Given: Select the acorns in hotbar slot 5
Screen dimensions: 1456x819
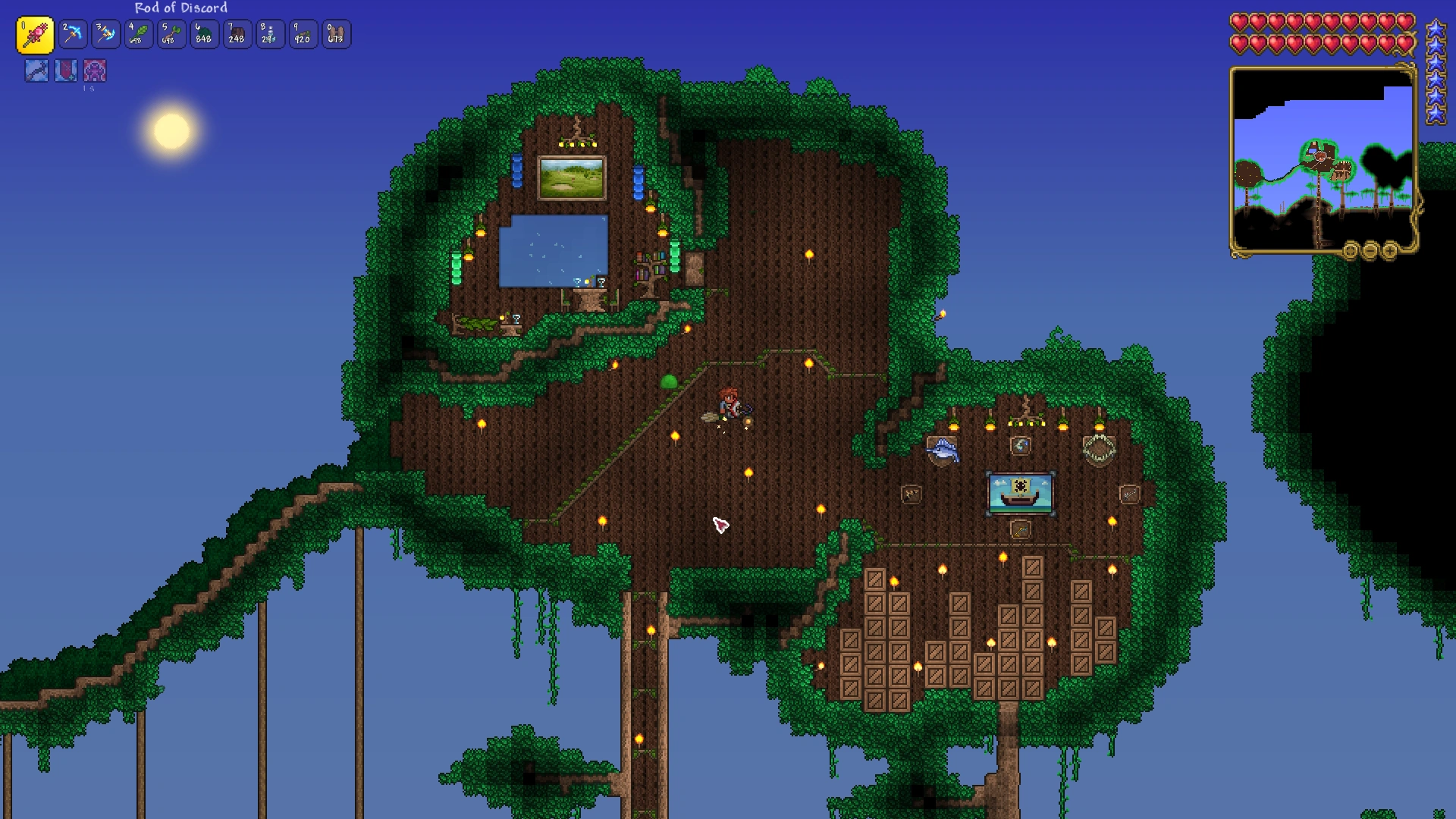Looking at the screenshot, I should pos(171,34).
